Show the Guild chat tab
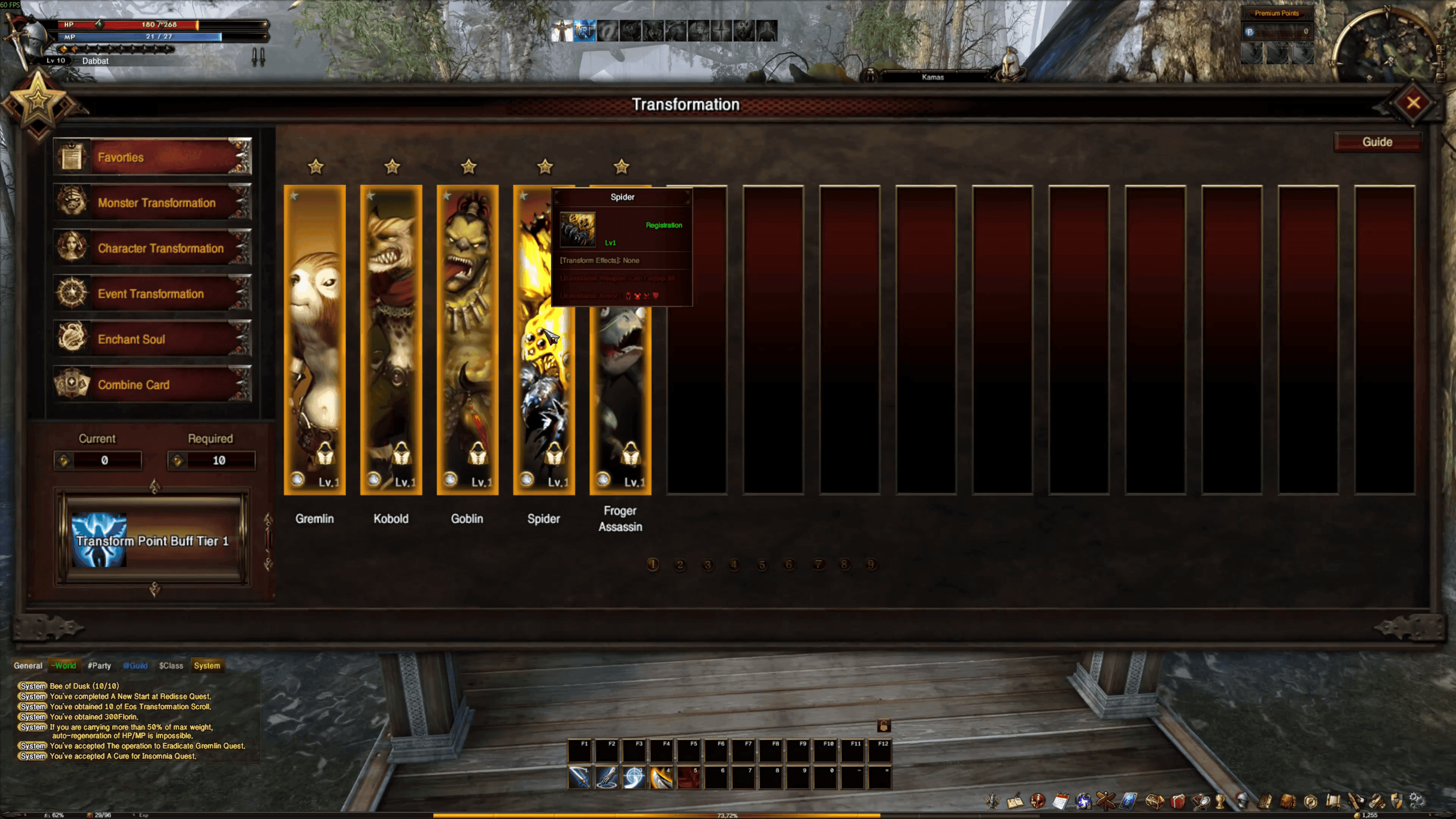Screen dimensions: 1456x819 point(135,666)
